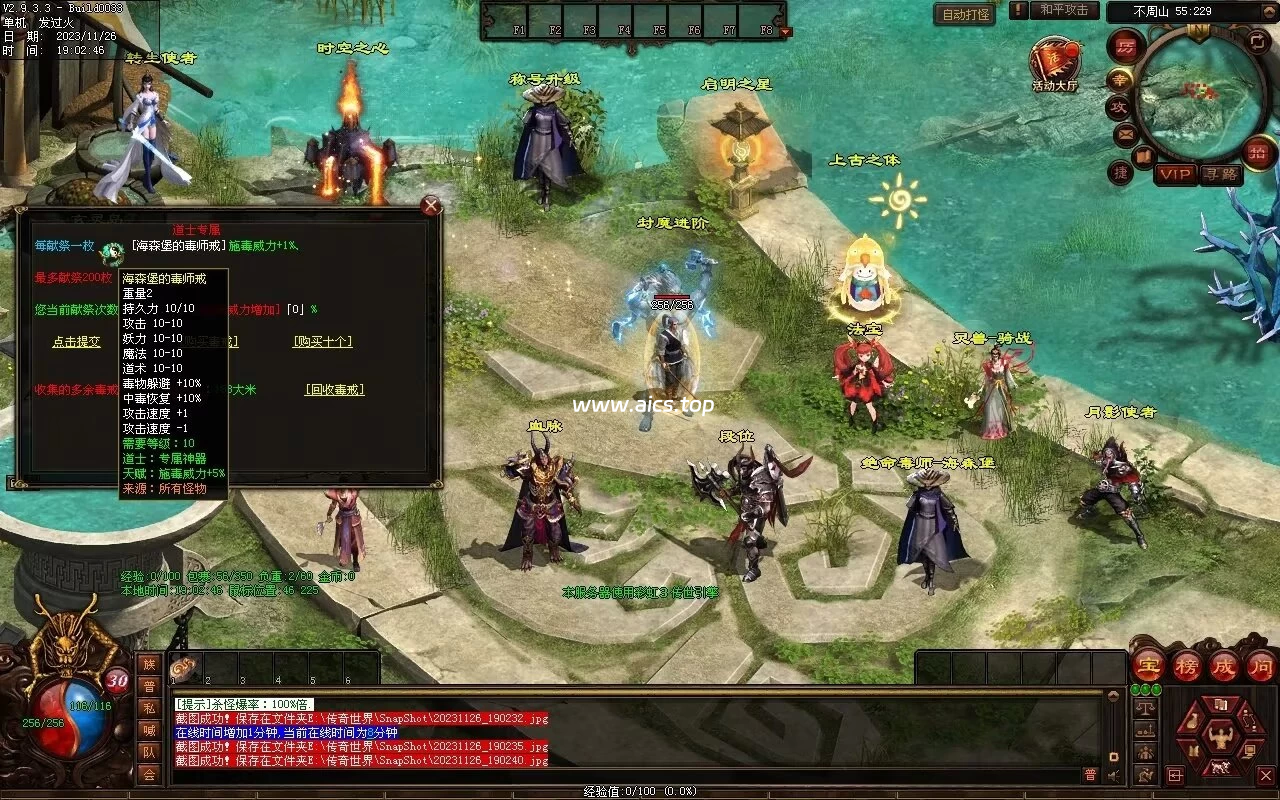The width and height of the screenshot is (1280, 800).
Task: Click the 点击提交 submit link
Action: point(76,341)
